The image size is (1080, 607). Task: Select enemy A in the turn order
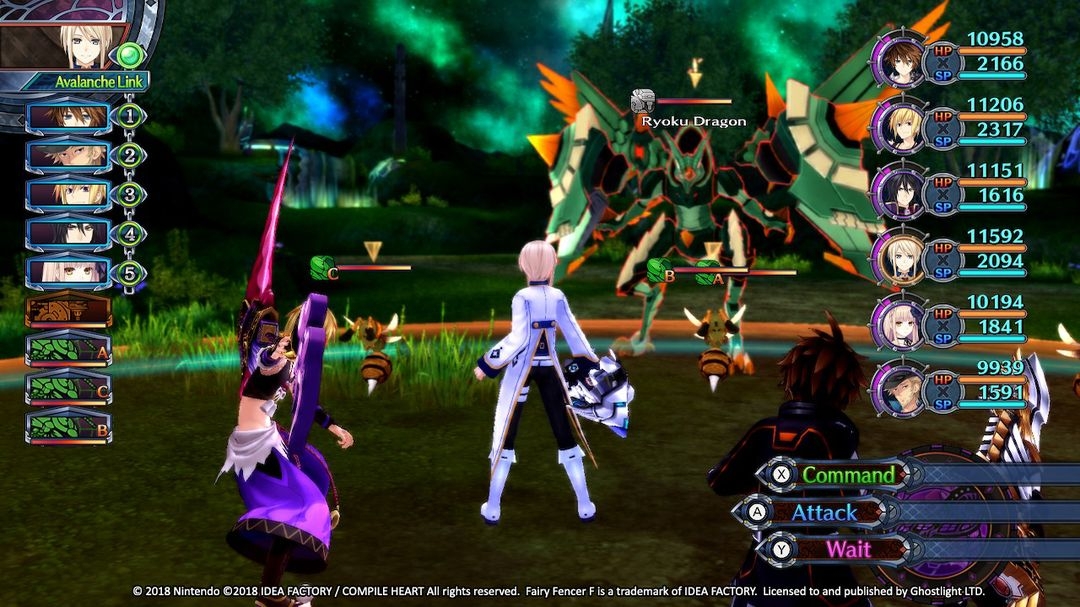[68, 349]
